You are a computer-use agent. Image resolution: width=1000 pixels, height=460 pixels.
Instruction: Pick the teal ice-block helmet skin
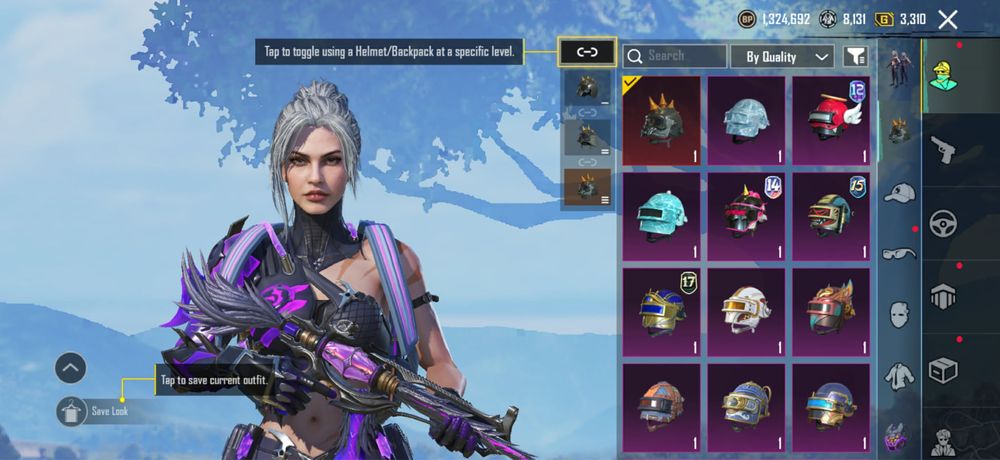[661, 214]
